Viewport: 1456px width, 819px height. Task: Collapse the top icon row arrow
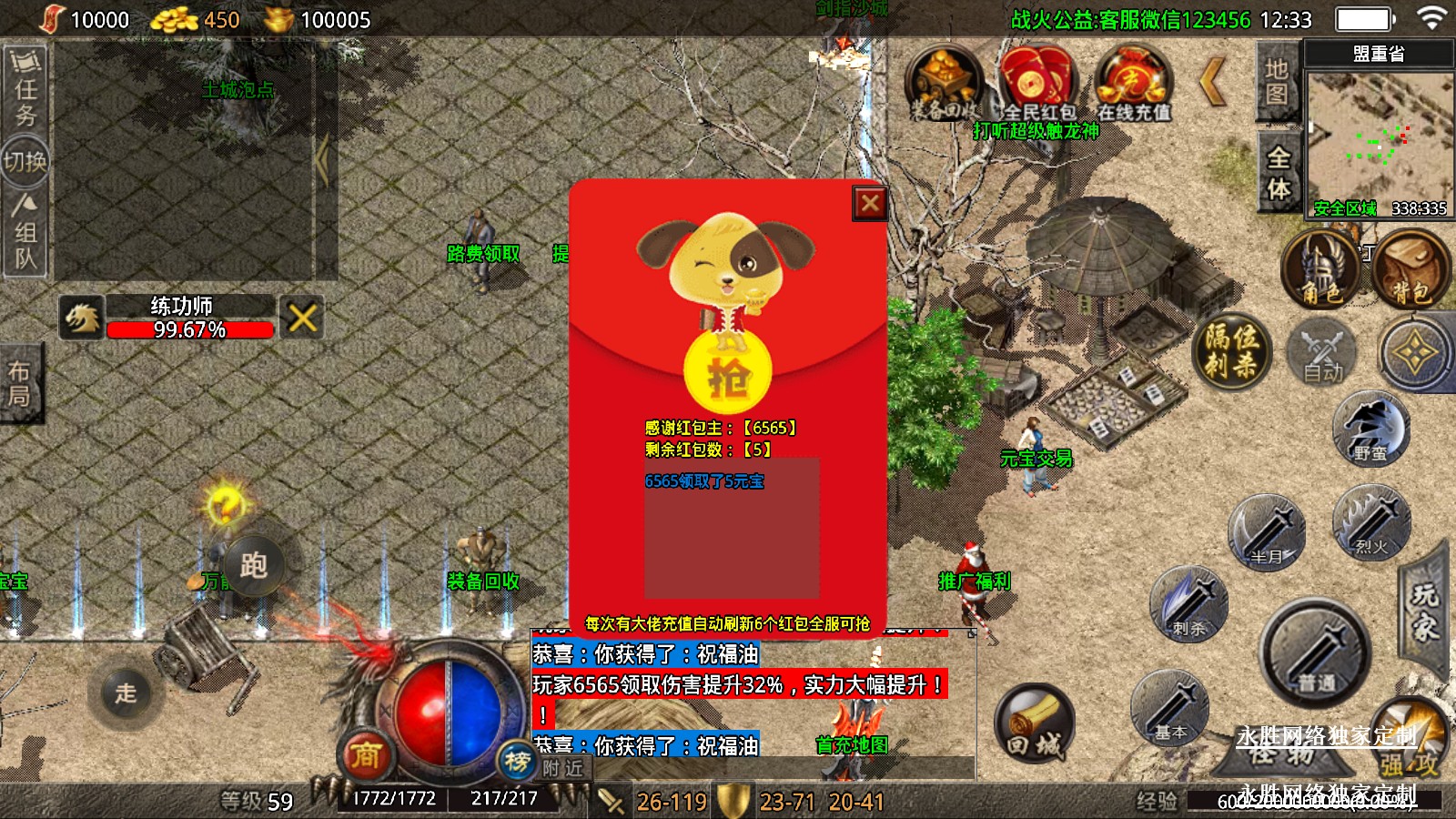point(1214,82)
